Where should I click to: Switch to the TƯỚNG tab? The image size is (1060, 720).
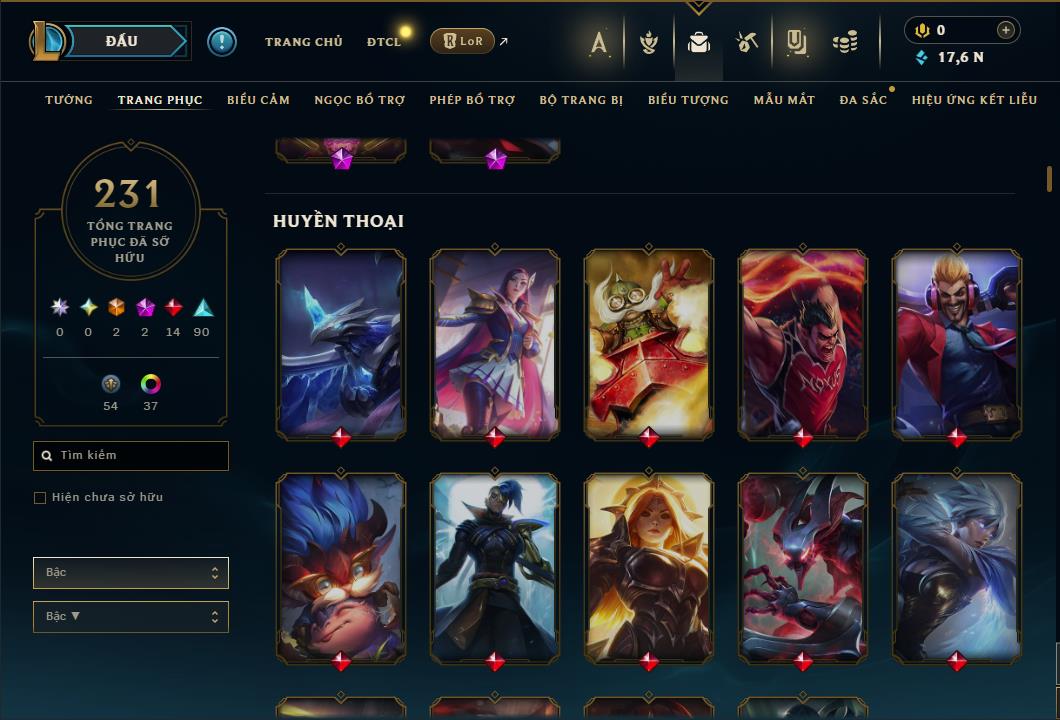click(69, 100)
